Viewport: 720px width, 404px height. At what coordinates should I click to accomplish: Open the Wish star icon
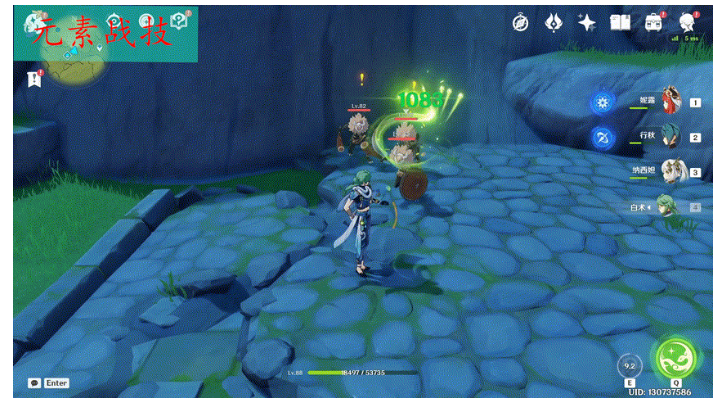[x=587, y=22]
